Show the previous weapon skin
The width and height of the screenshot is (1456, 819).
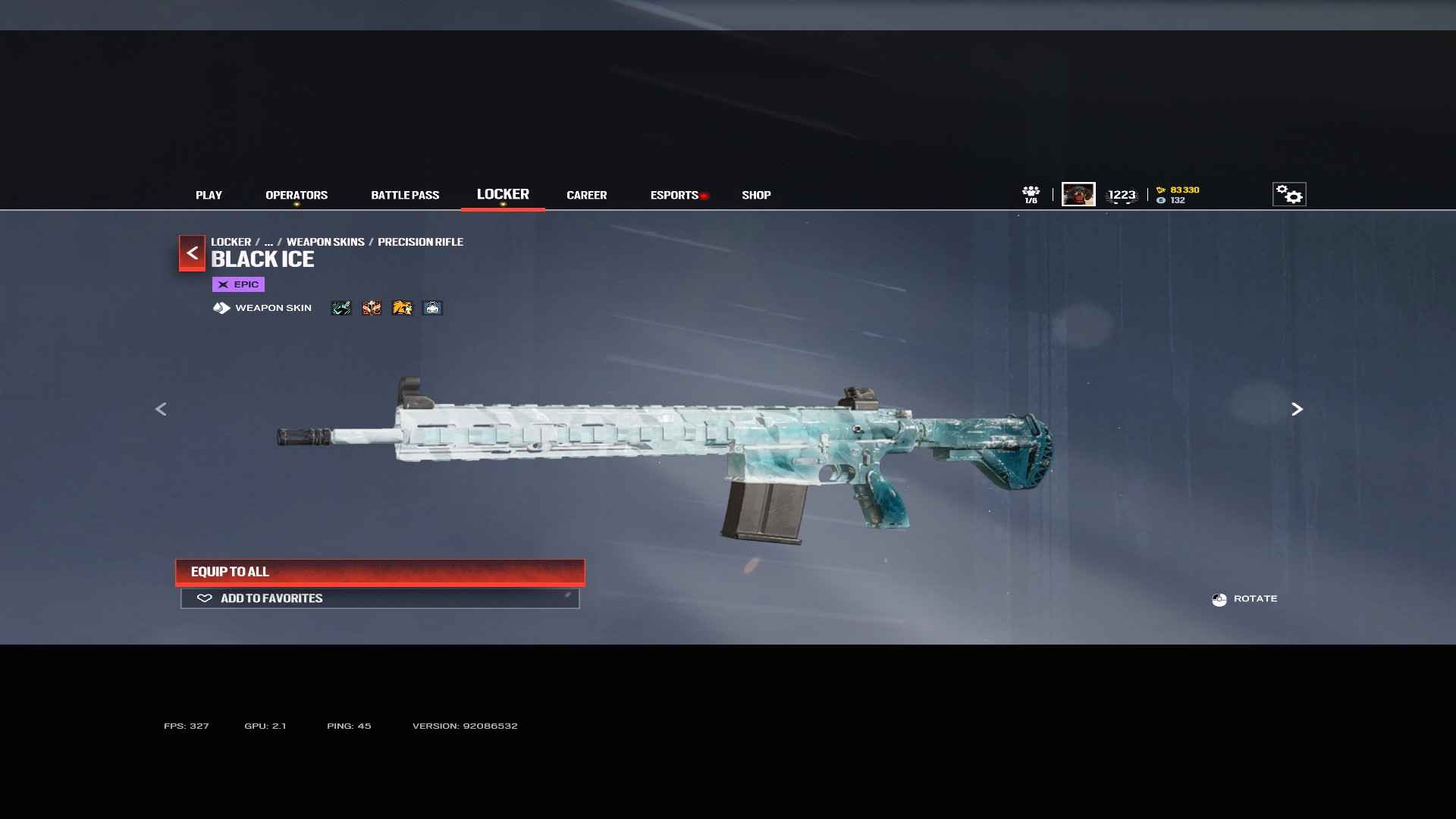pos(161,409)
